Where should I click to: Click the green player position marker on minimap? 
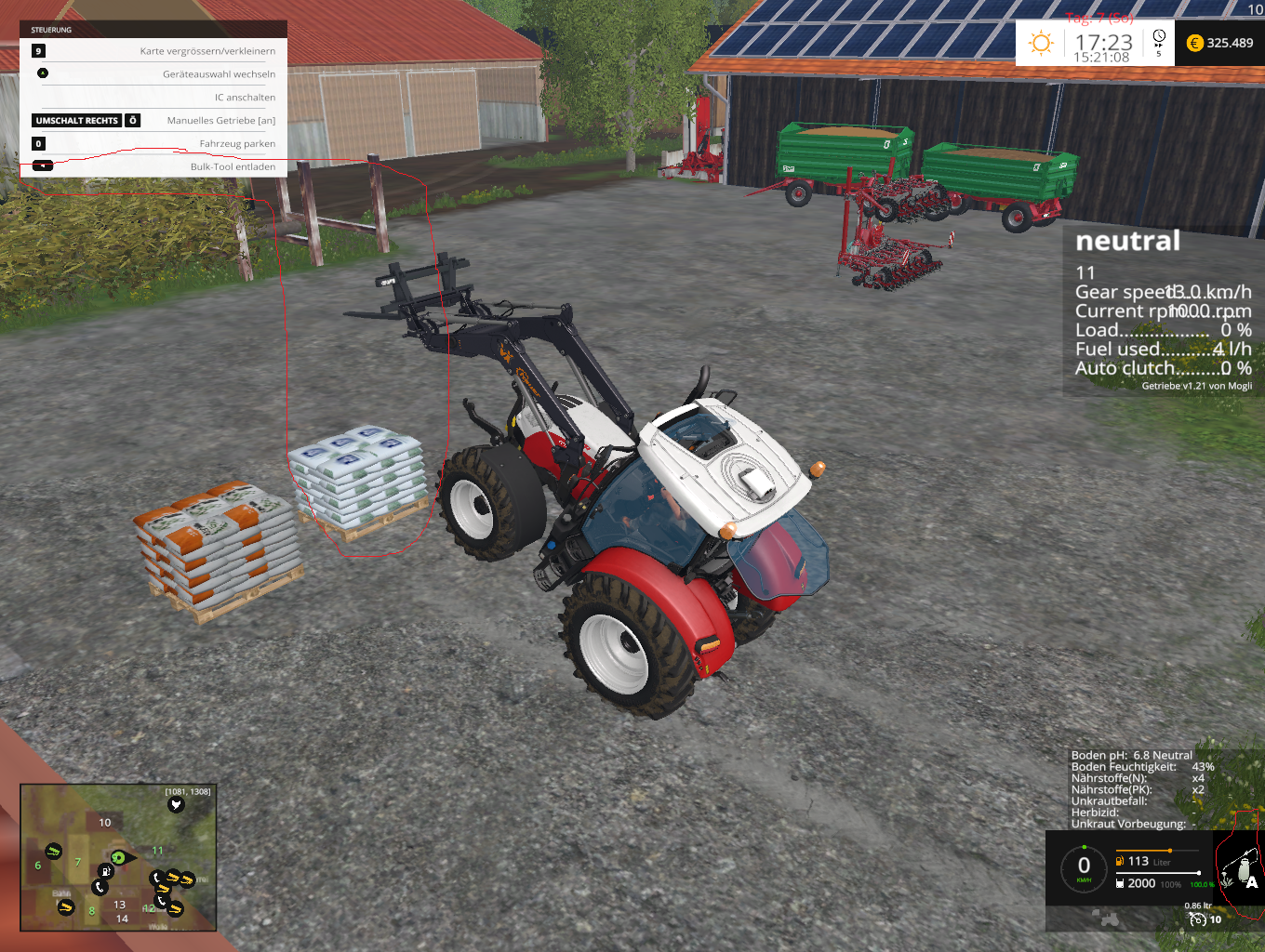point(118,857)
